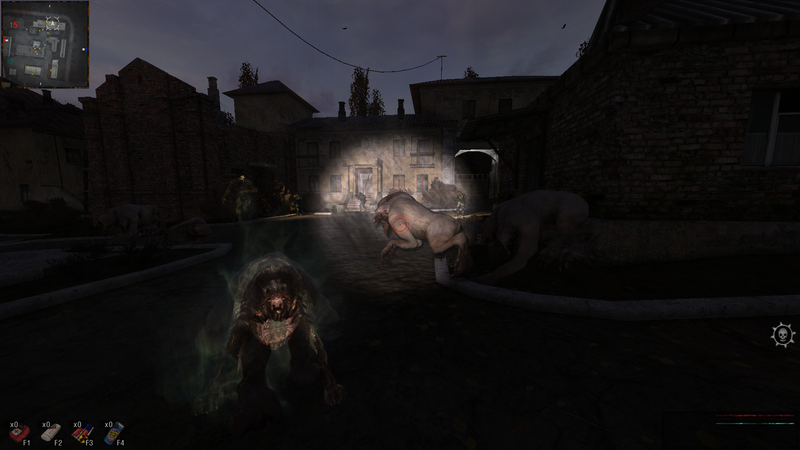The height and width of the screenshot is (450, 800).
Task: Click the skull status indicator icon
Action: 782,335
